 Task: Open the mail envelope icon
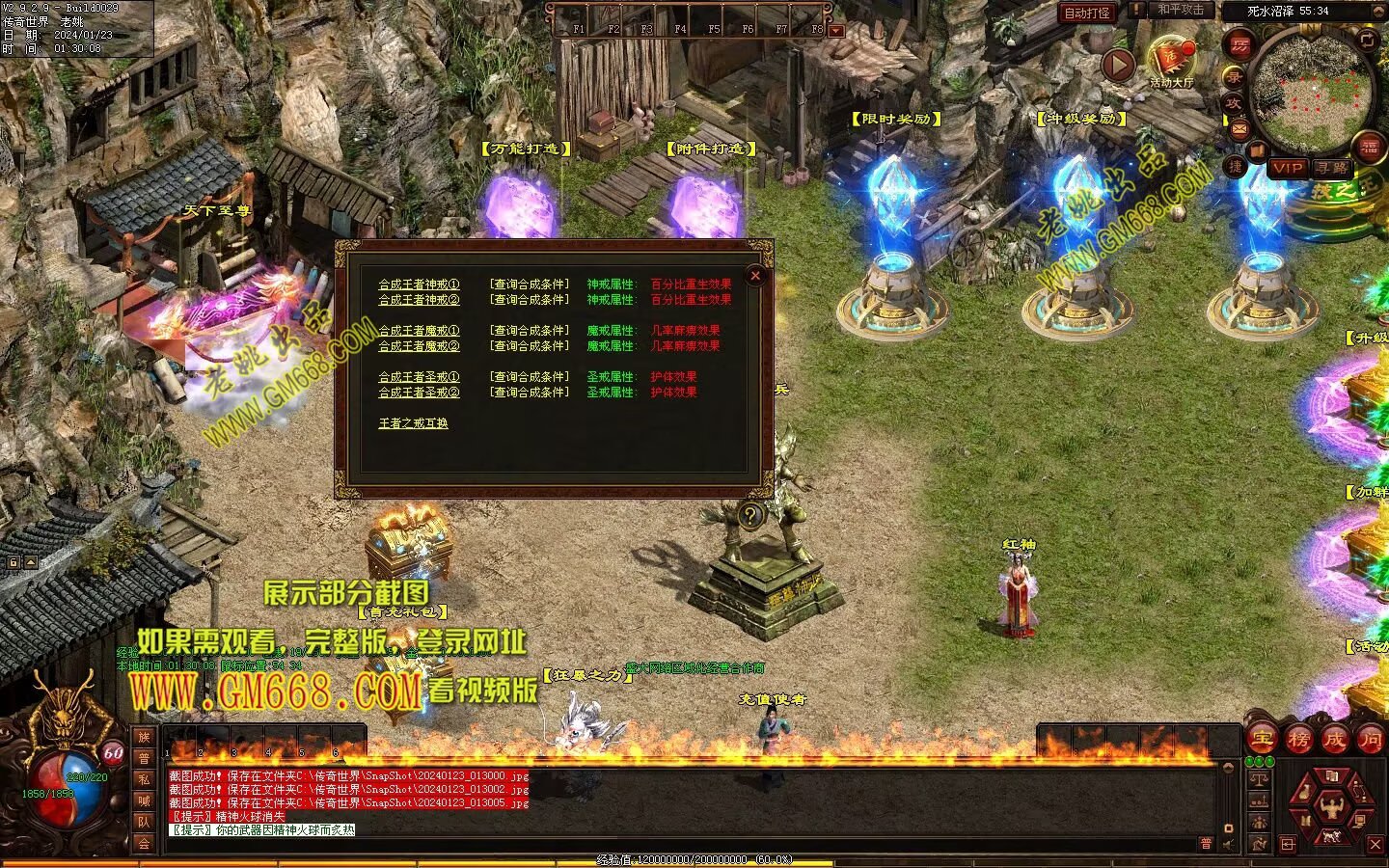(1239, 129)
